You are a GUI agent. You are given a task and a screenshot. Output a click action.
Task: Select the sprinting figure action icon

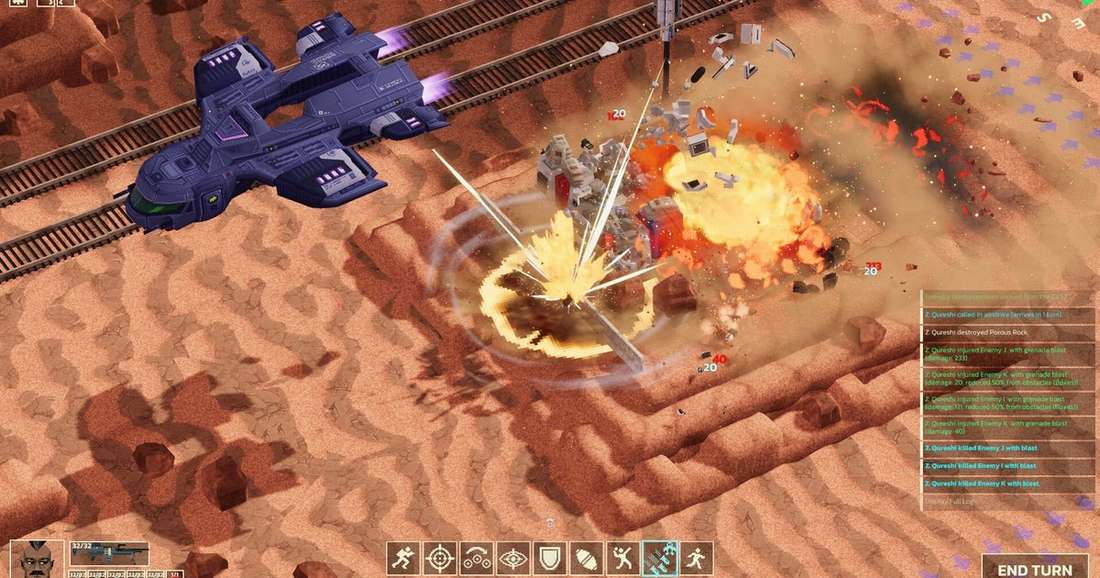point(404,558)
